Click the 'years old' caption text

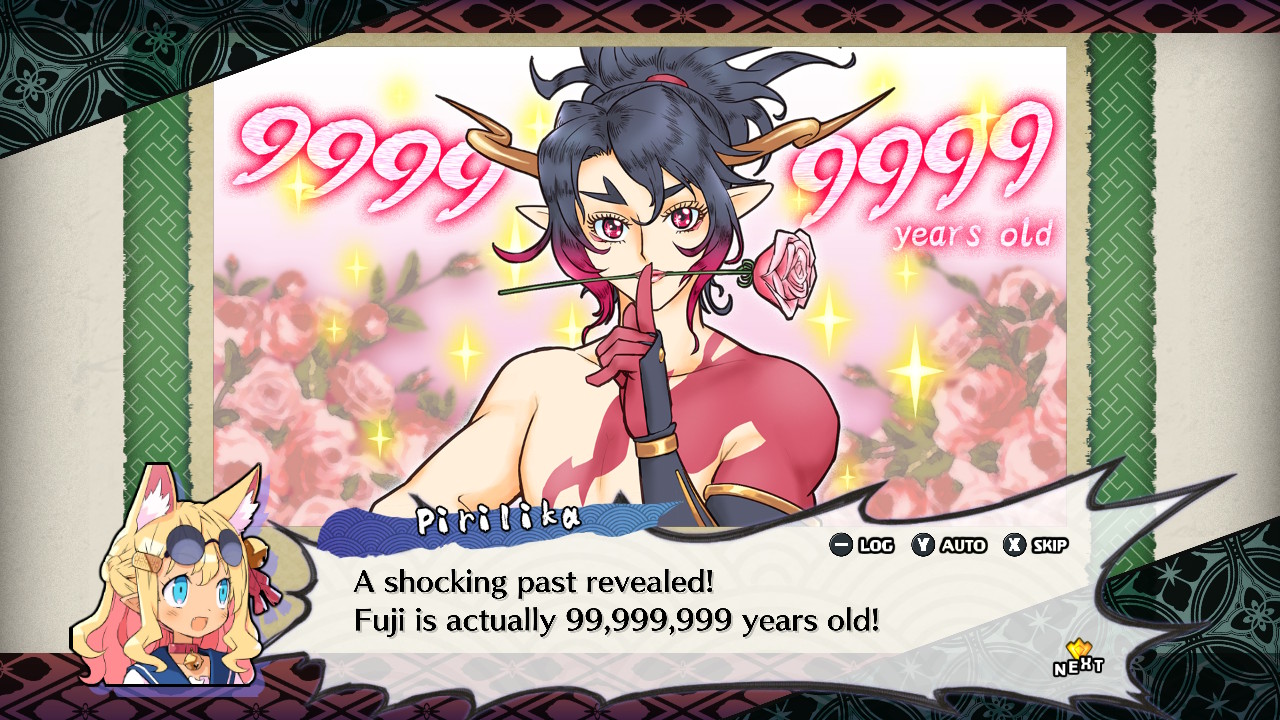[x=975, y=233]
